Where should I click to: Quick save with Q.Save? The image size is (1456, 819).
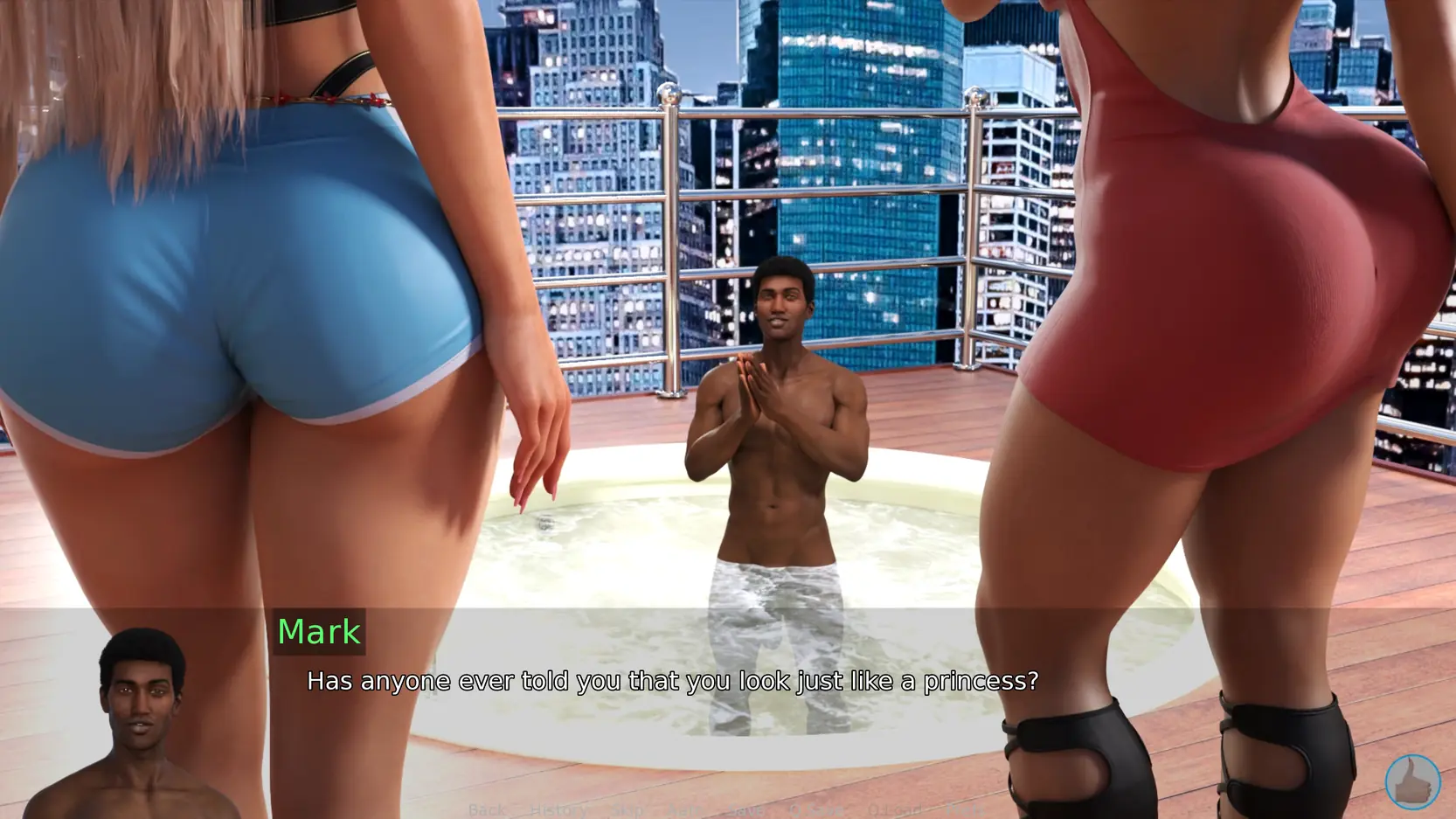coord(815,810)
